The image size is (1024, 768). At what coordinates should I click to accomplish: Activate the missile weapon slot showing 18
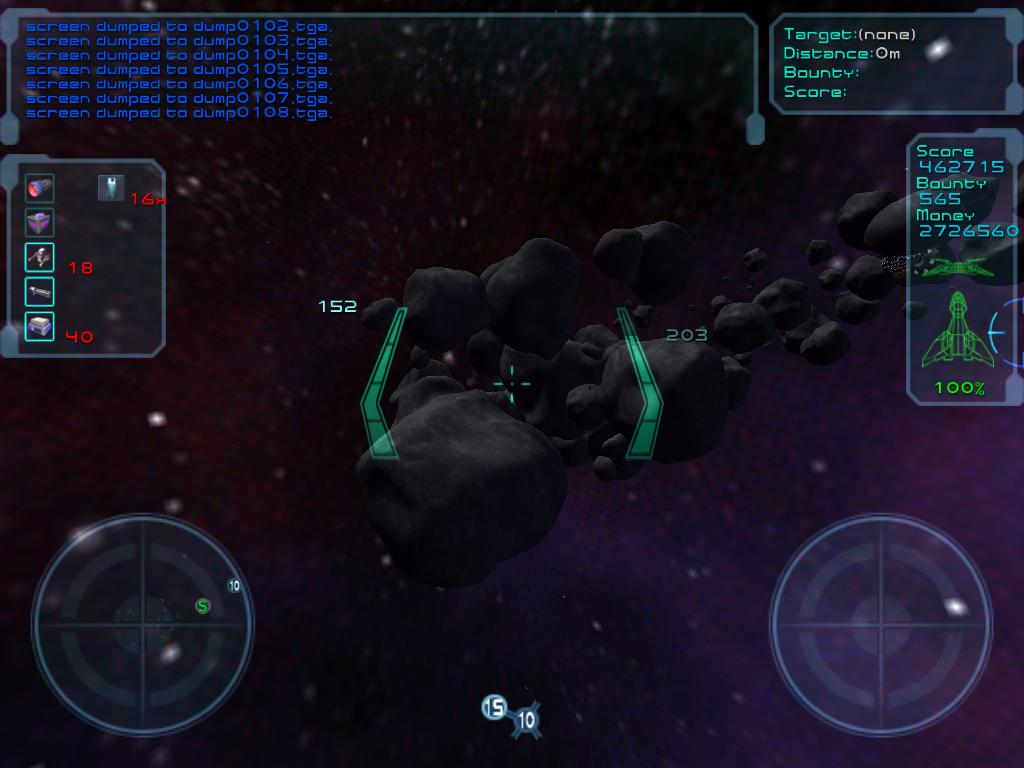[39, 258]
